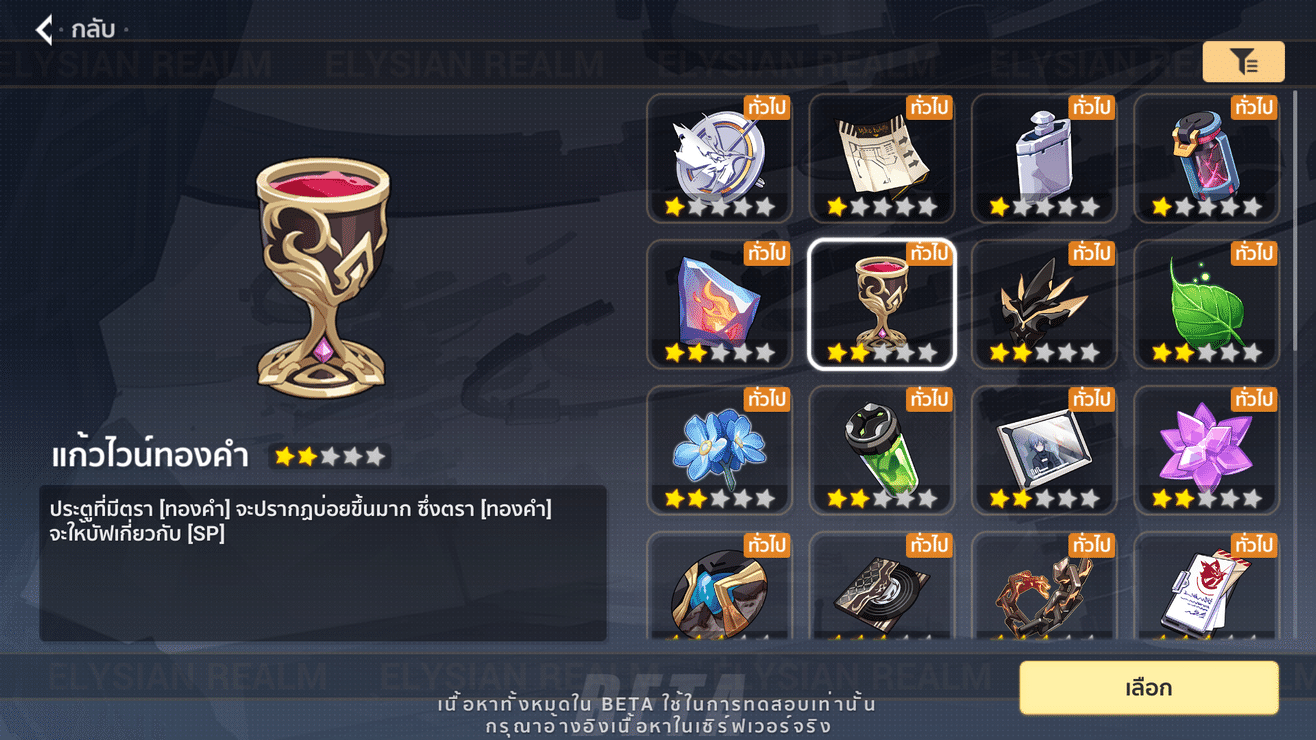Click the highlighted golden goblet sigil

point(882,303)
